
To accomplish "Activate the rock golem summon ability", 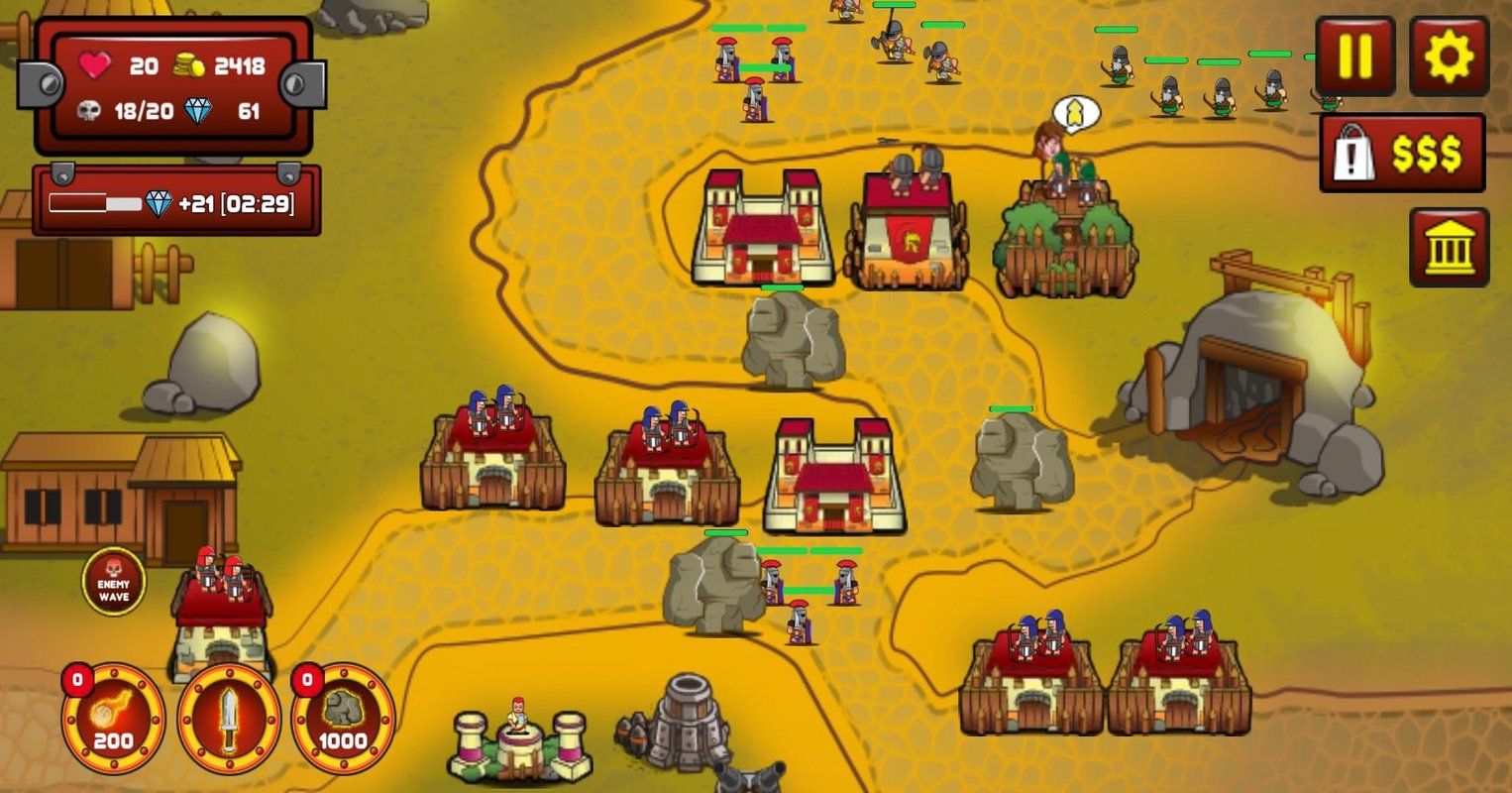I will pyautogui.click(x=343, y=719).
